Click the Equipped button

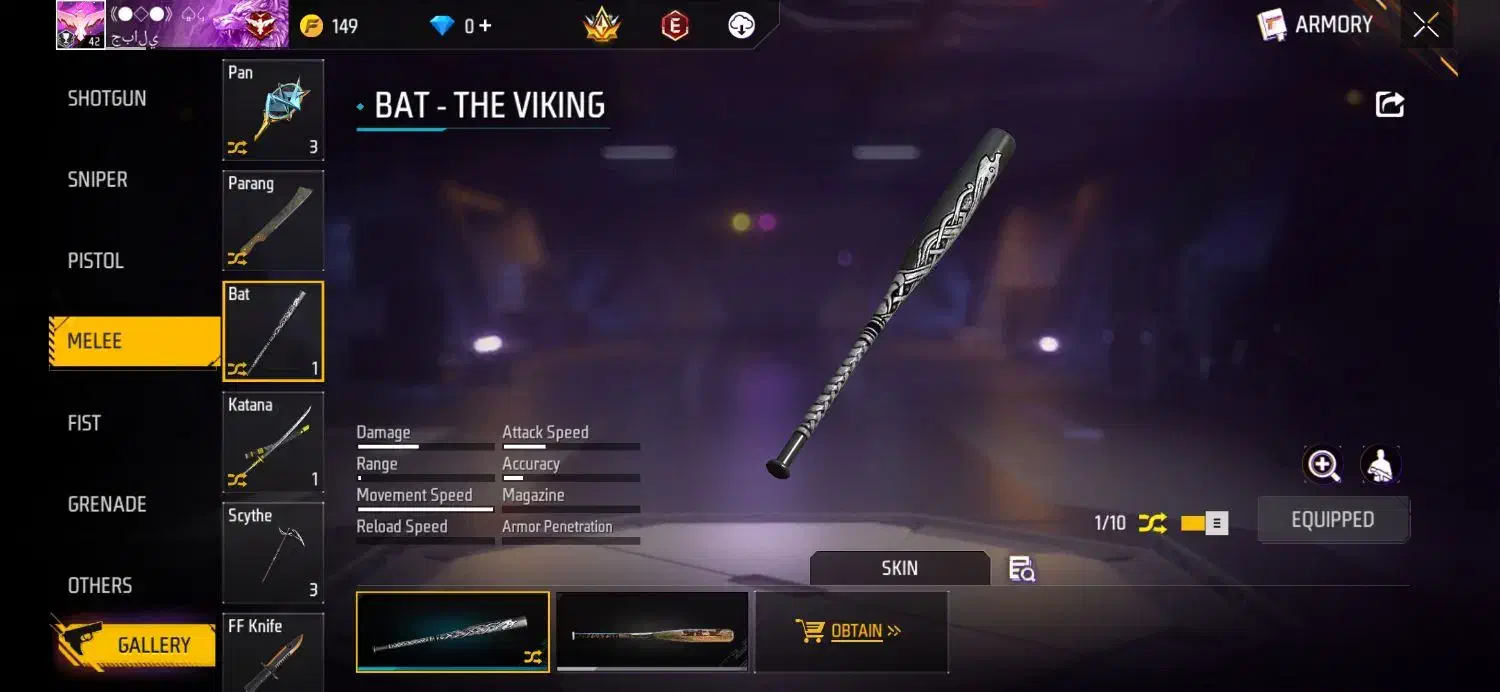point(1332,520)
